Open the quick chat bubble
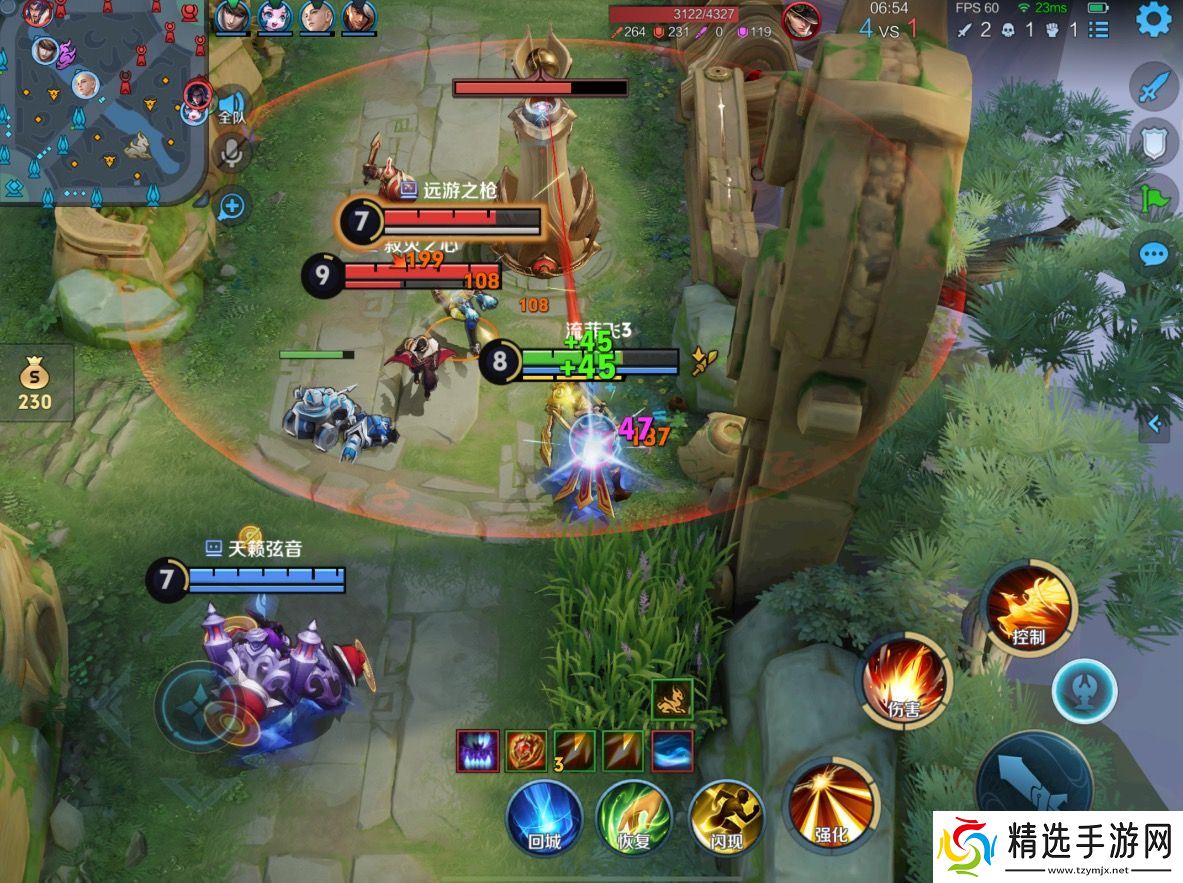 tap(1154, 254)
